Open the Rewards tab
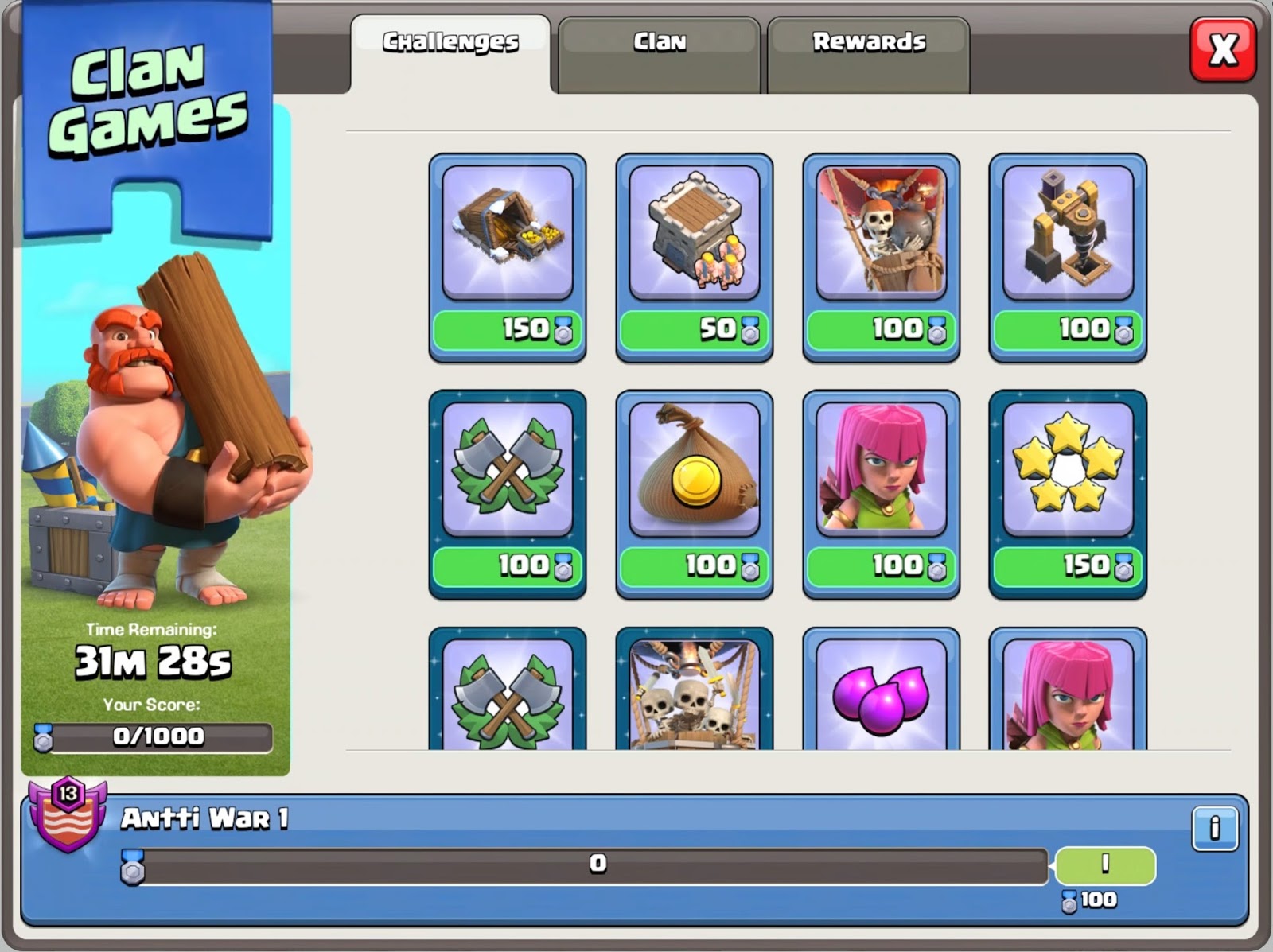The width and height of the screenshot is (1273, 952). (x=867, y=42)
